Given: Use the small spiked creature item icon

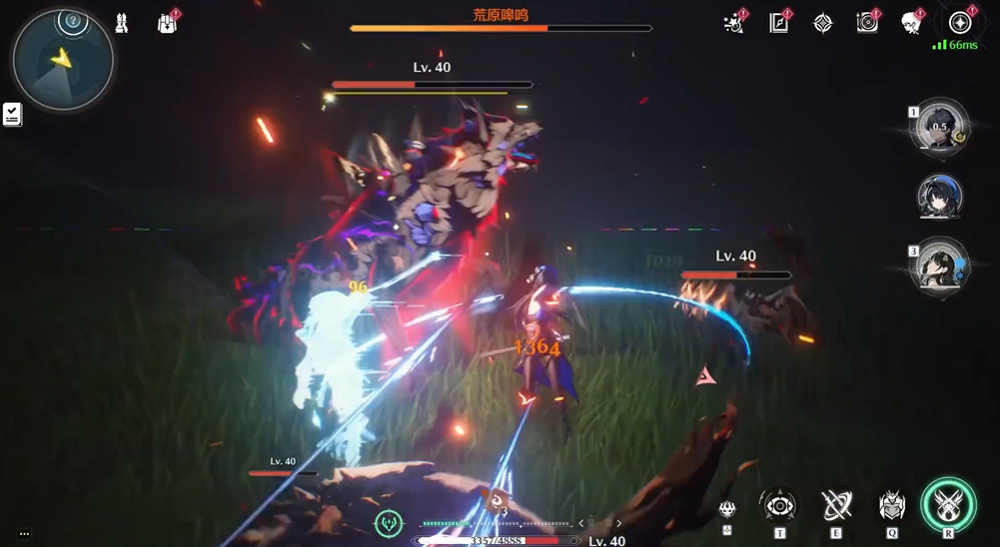Looking at the screenshot, I should (x=728, y=509).
